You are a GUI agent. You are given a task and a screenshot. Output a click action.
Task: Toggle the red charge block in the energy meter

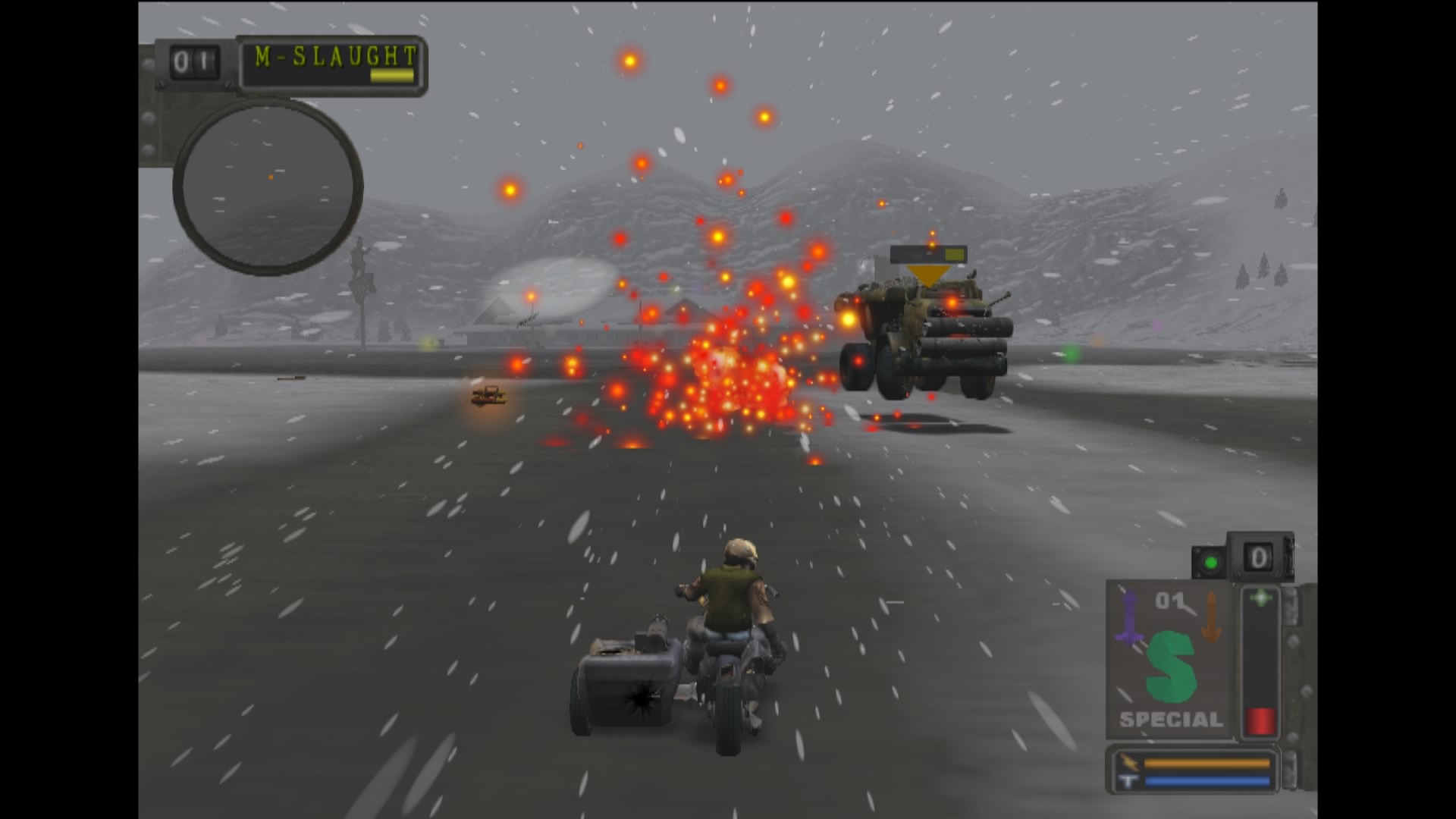coord(1260,720)
